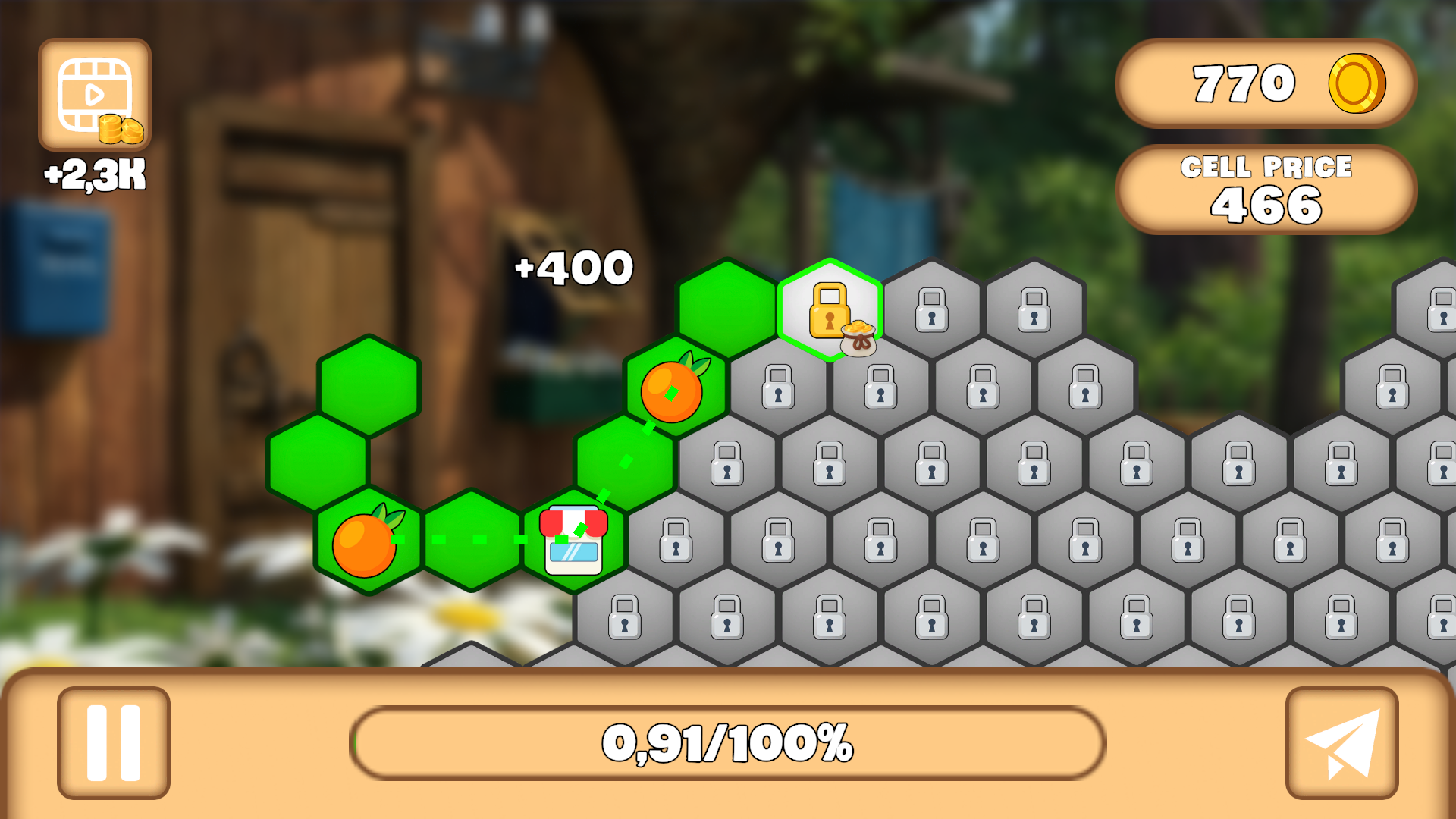Select the empty green hex at top of the cluster
The width and height of the screenshot is (1456, 819).
(728, 307)
